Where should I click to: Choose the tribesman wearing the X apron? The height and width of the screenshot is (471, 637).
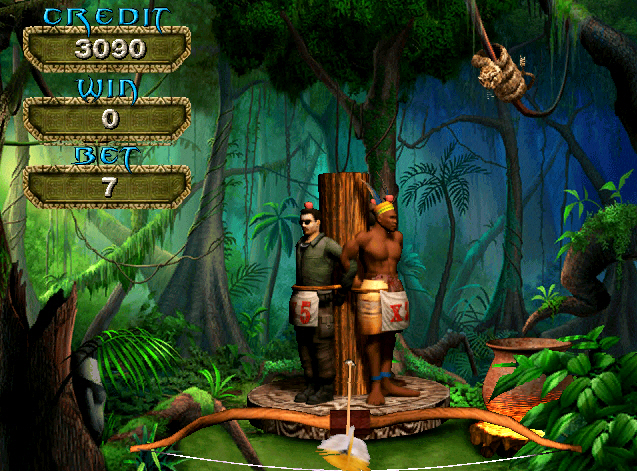tap(380, 295)
